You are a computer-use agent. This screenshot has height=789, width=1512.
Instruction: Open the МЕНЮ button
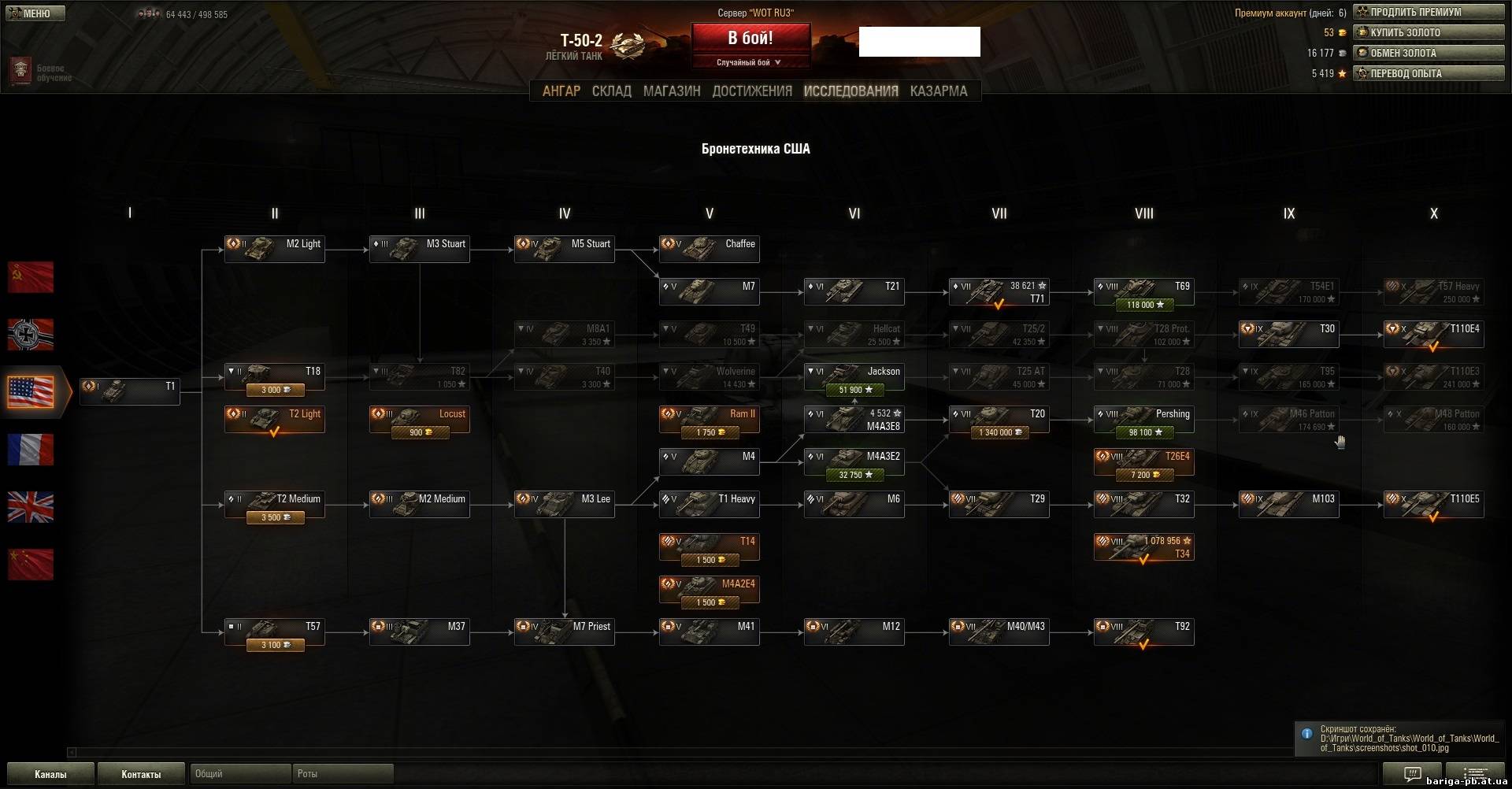point(35,13)
